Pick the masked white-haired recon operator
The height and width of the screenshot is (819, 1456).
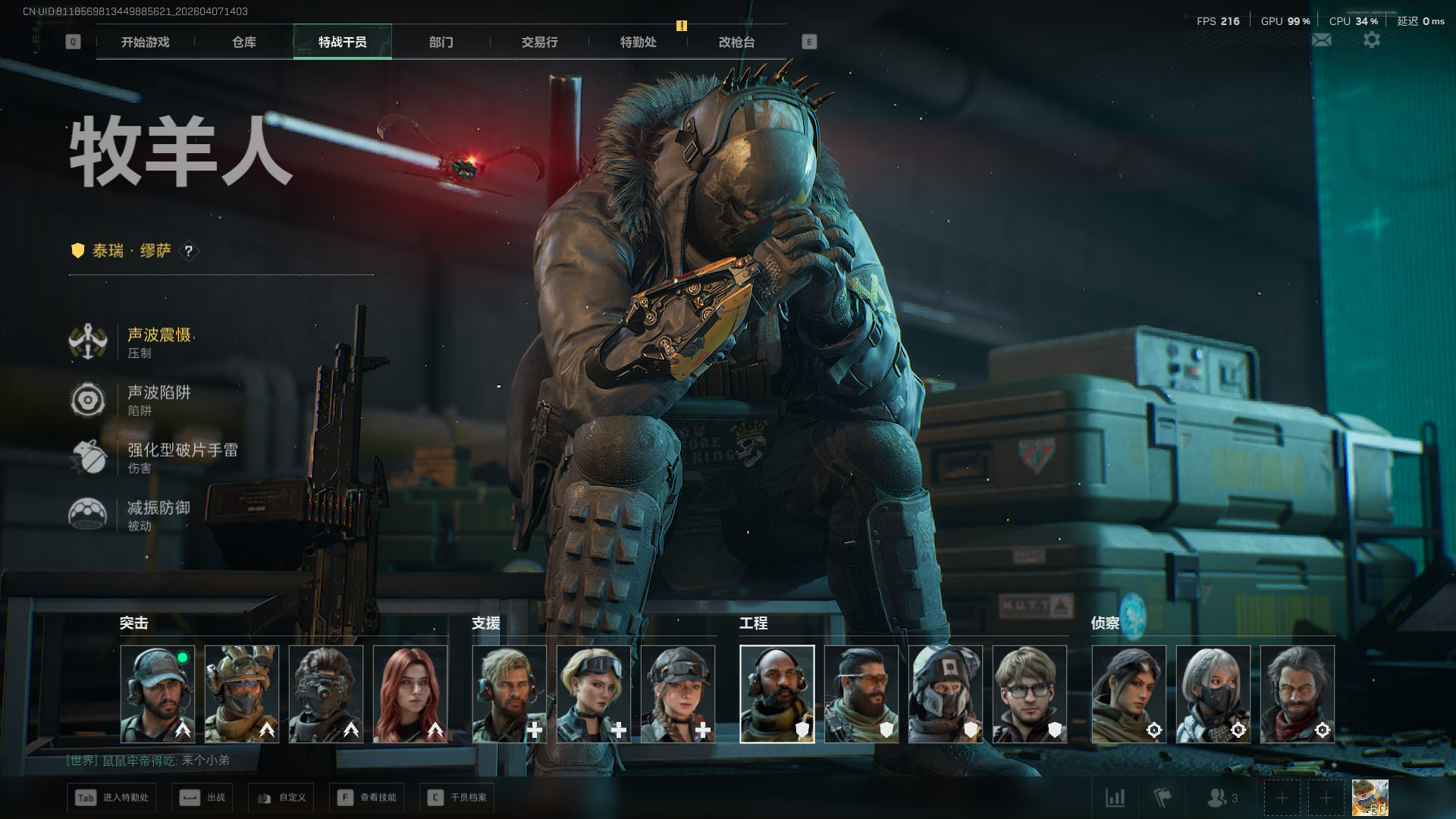pyautogui.click(x=1213, y=694)
